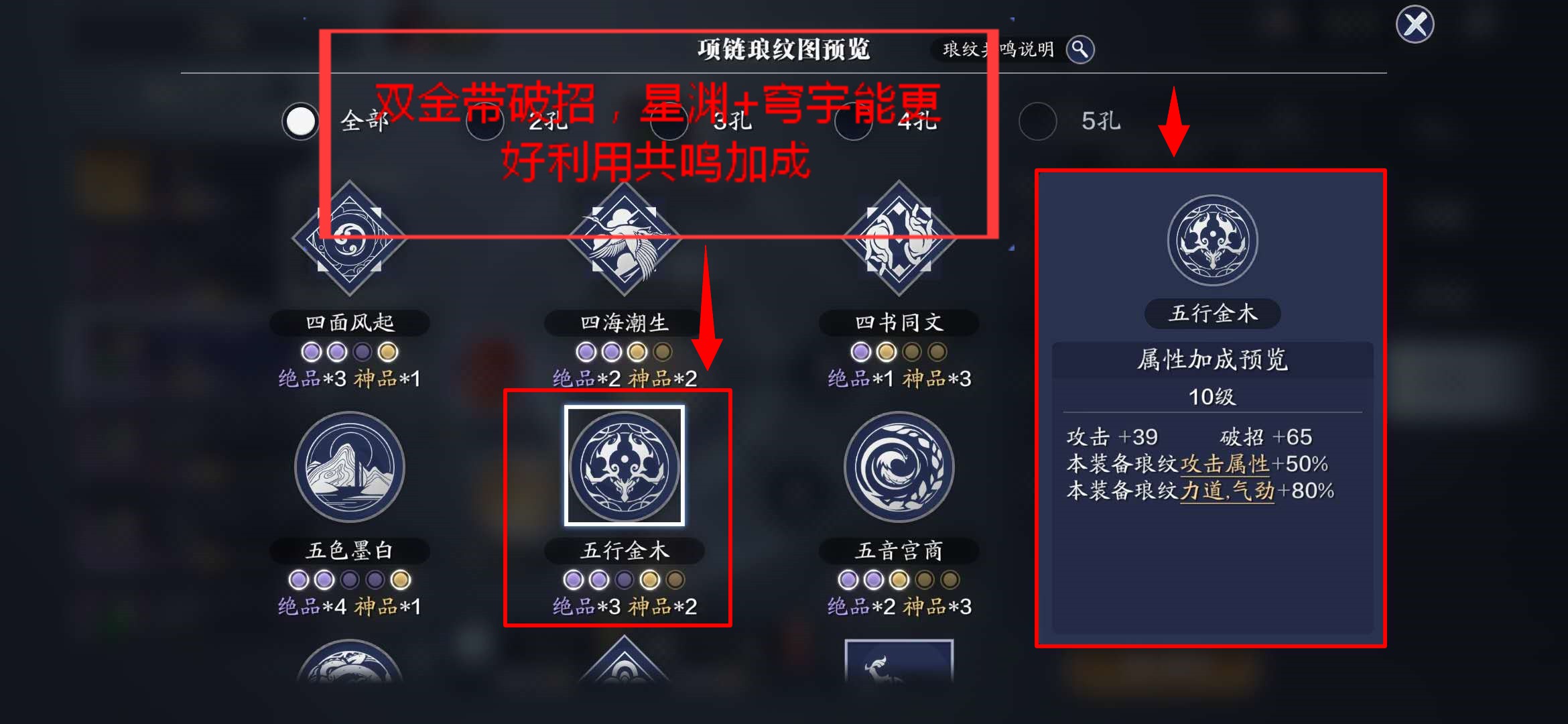The image size is (1568, 724).
Task: Click the gold quality dot under 四海潮生
Action: click(x=637, y=353)
